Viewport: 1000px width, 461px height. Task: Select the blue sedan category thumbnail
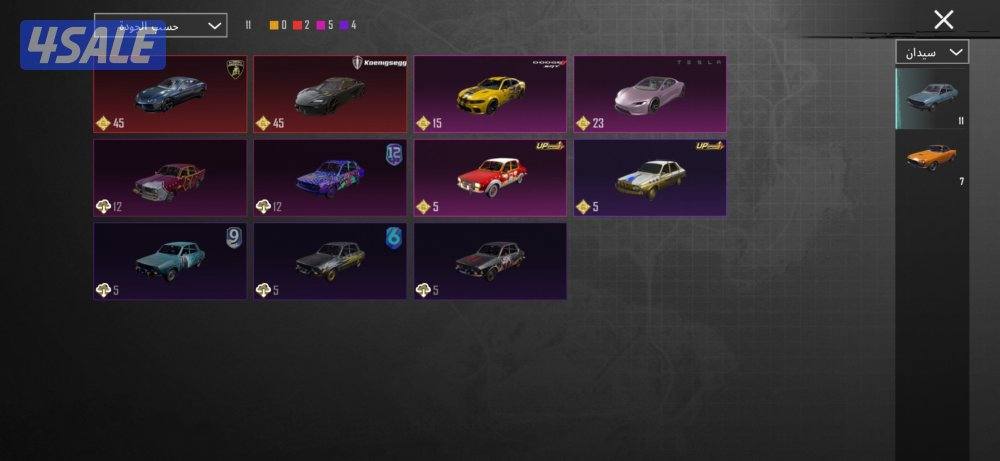coord(932,98)
